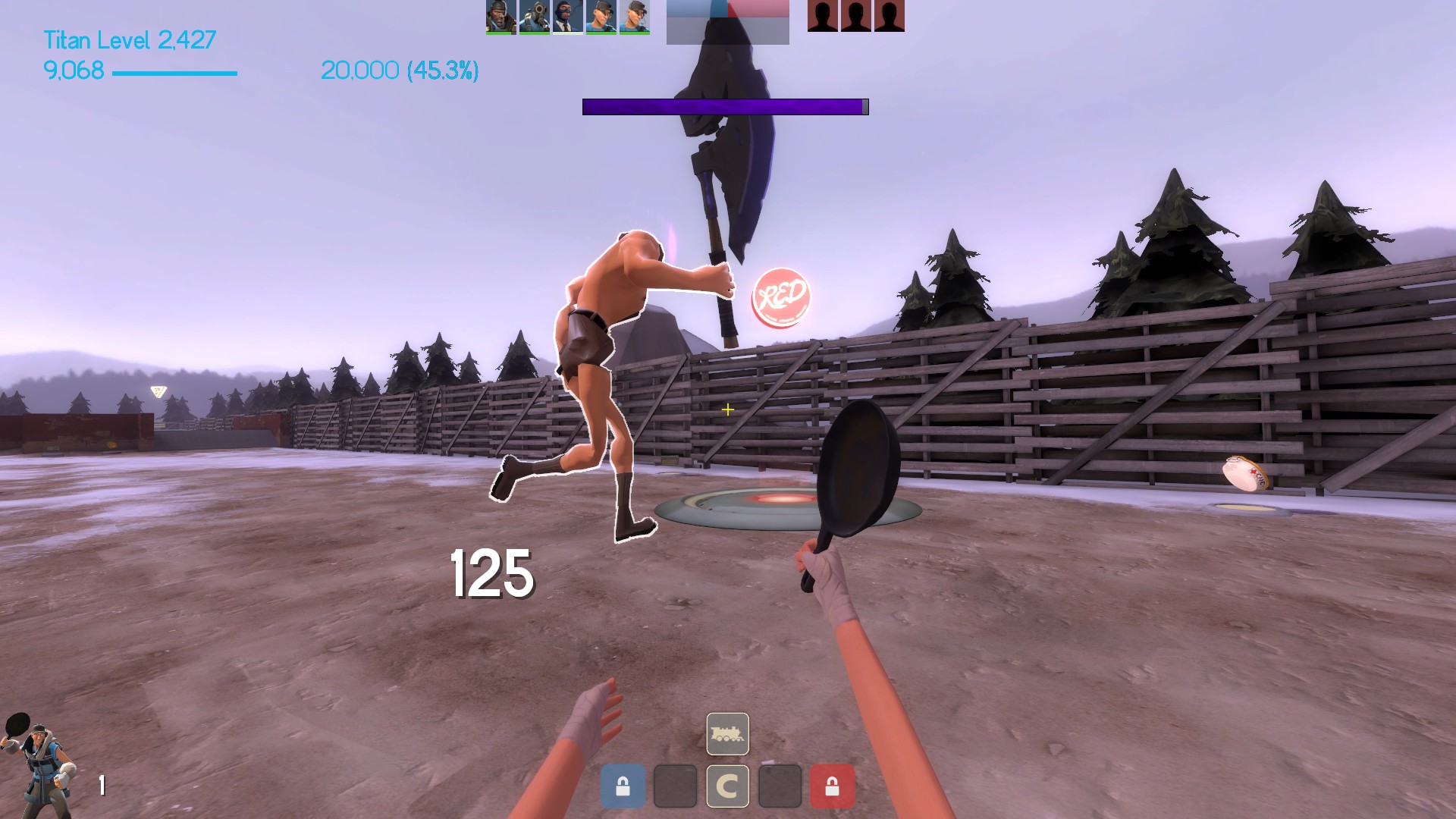Select the Spy teammate portrait
The width and height of the screenshot is (1456, 819).
pos(567,17)
